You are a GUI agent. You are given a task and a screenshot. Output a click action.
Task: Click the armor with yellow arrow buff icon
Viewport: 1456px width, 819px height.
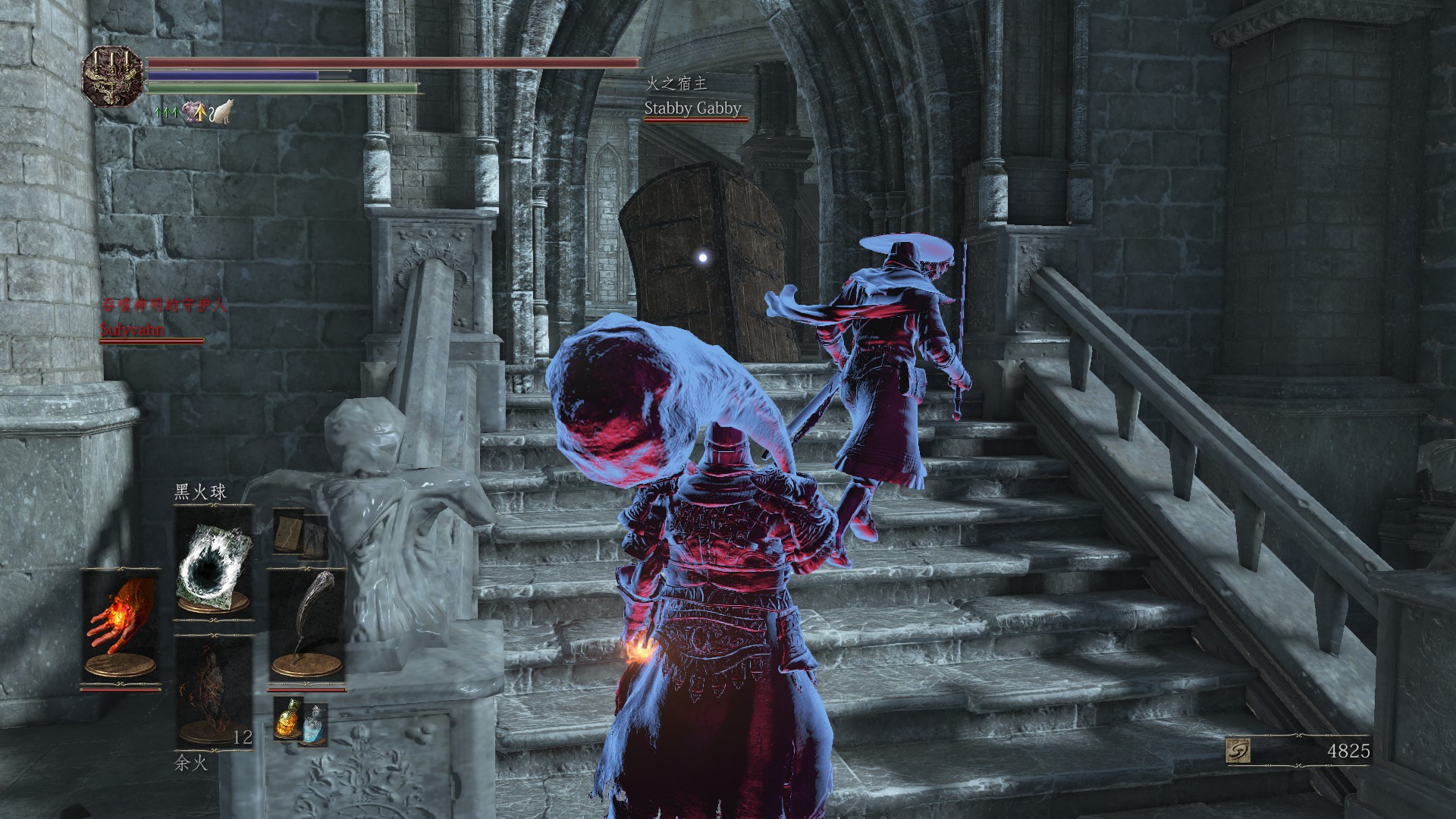pos(194,112)
